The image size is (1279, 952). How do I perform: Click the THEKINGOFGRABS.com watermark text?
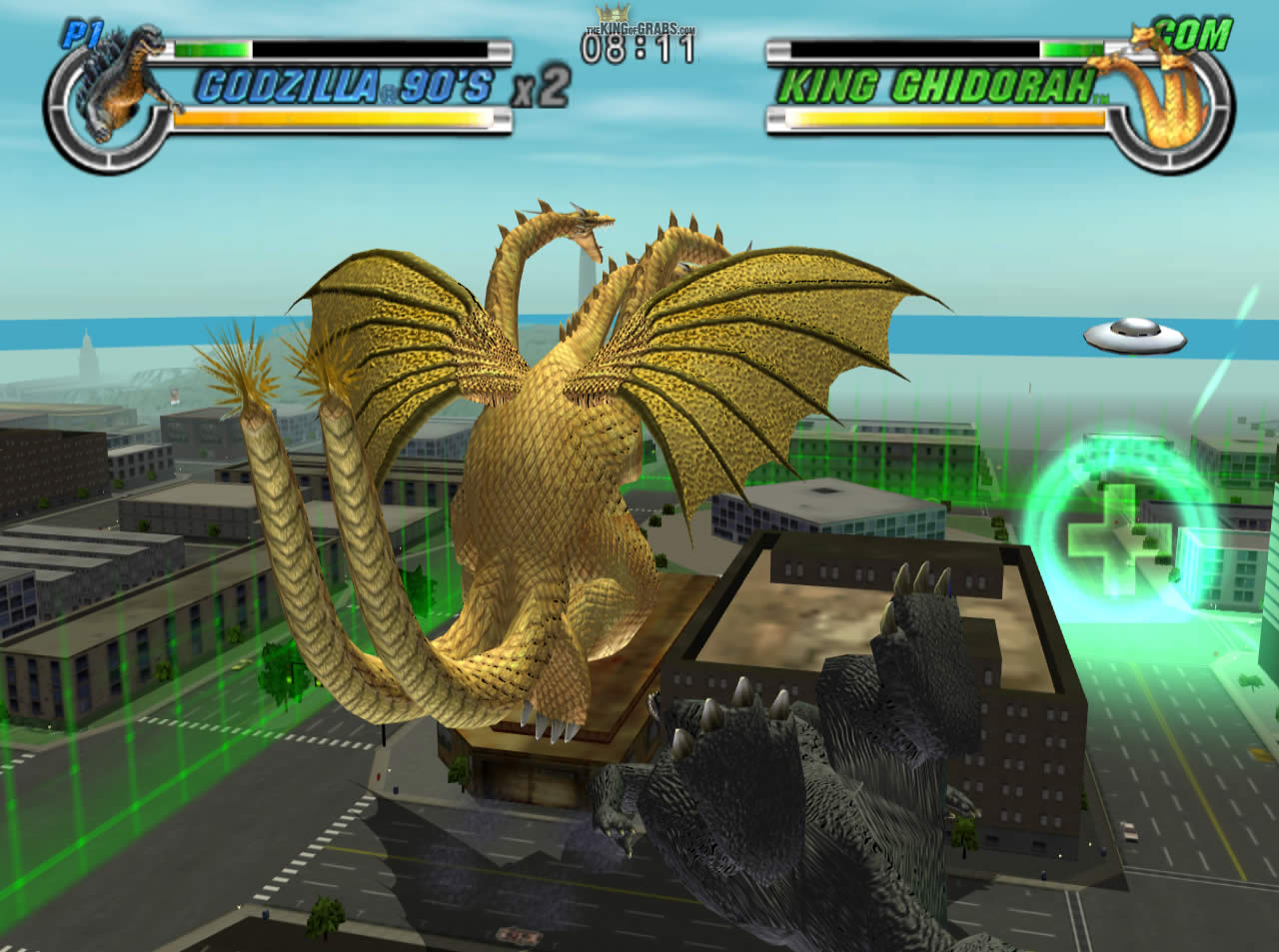(639, 28)
